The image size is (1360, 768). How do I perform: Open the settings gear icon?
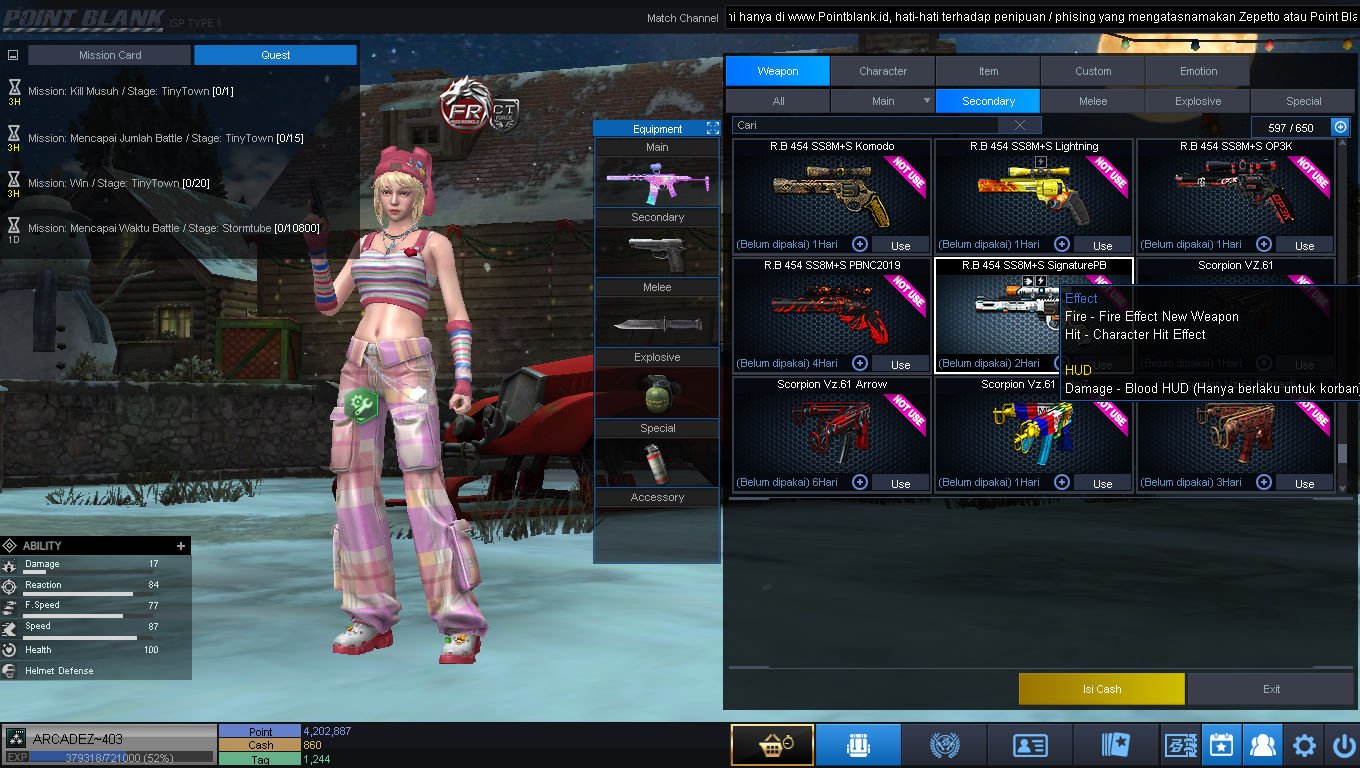click(1304, 746)
